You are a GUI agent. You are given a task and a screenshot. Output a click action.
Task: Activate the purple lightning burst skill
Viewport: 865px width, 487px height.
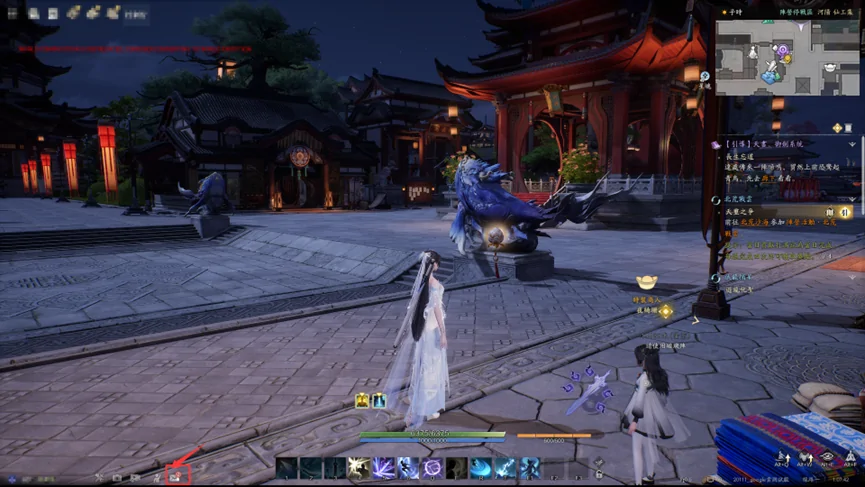pyautogui.click(x=384, y=468)
